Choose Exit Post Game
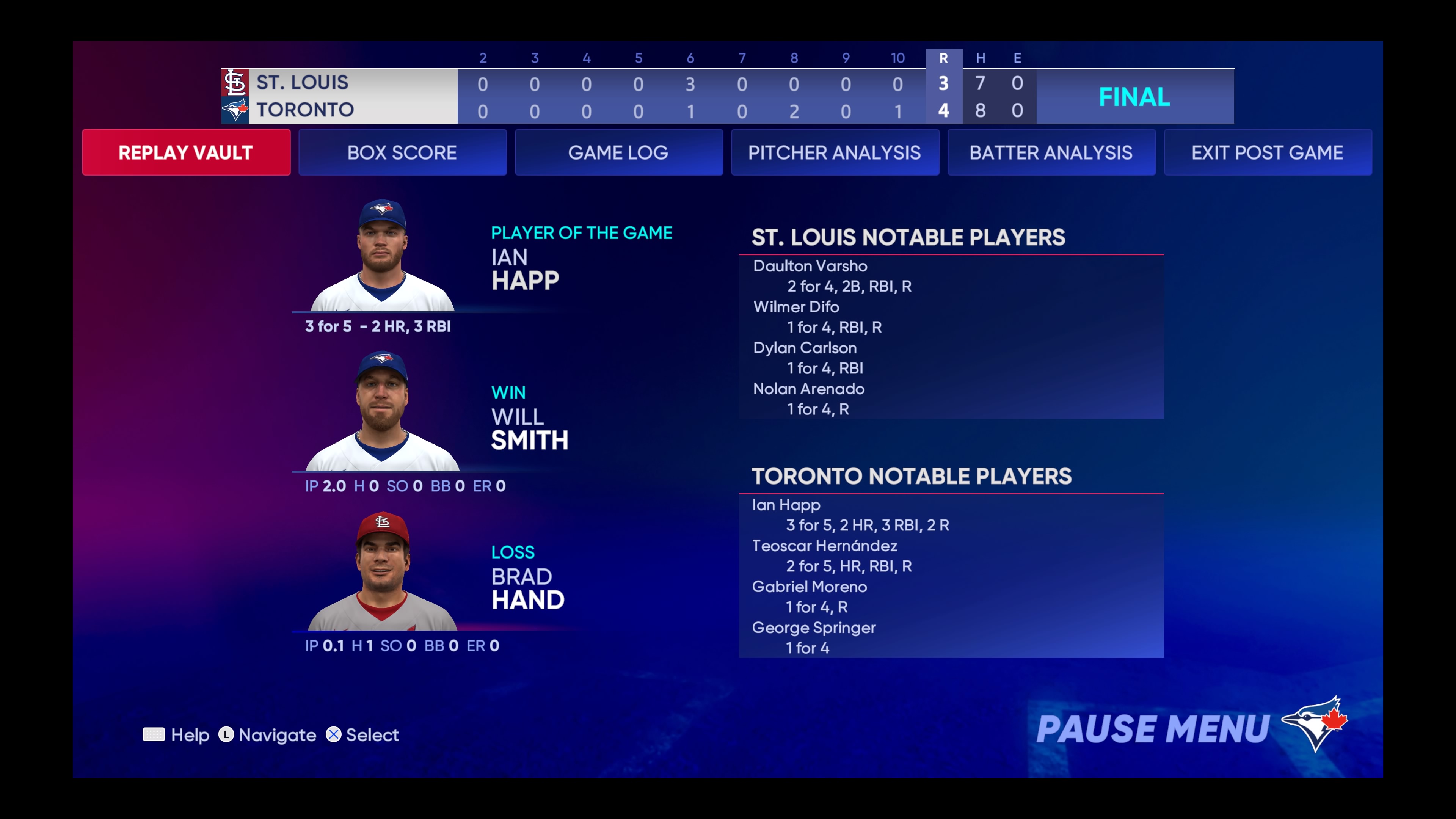The width and height of the screenshot is (1456, 819). click(x=1267, y=152)
